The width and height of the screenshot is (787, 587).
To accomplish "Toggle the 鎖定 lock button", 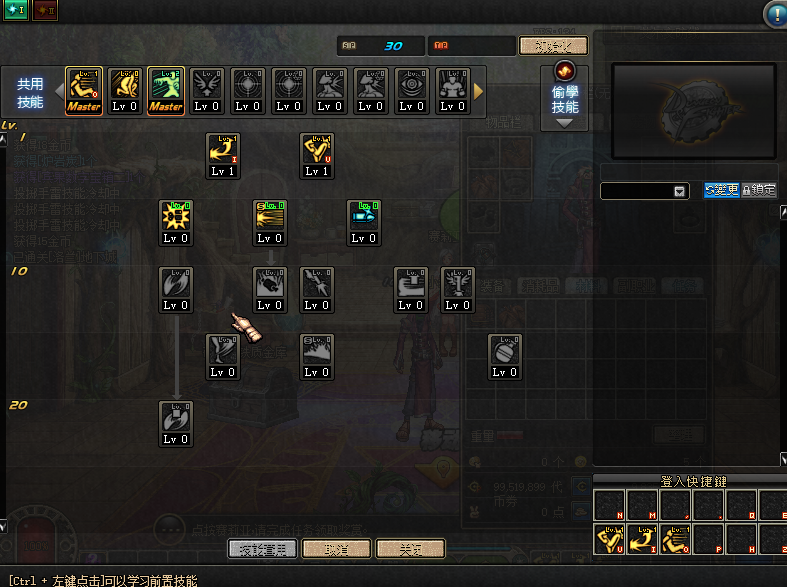I will 759,190.
